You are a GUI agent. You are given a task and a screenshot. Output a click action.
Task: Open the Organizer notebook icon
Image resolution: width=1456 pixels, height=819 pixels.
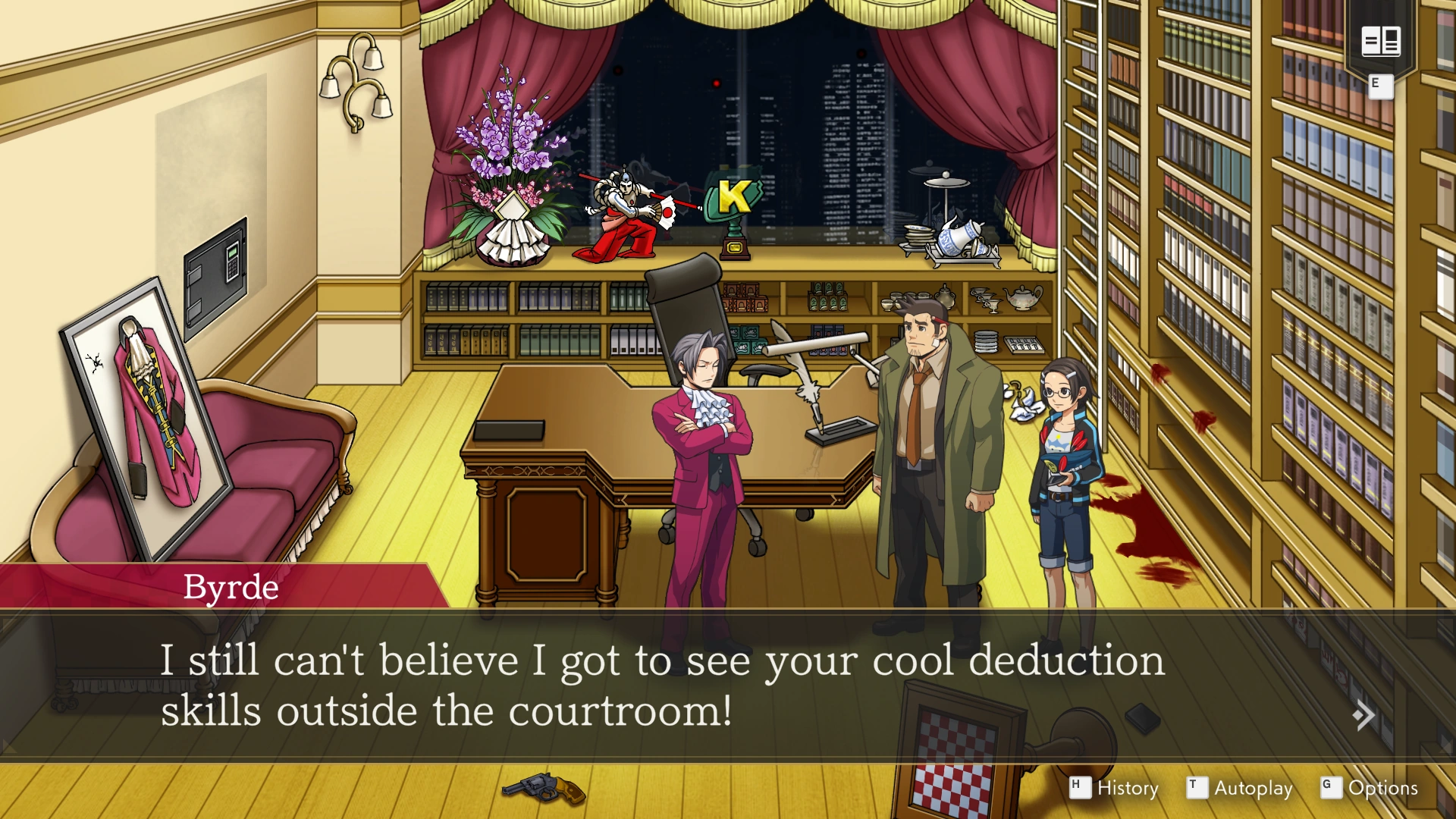pos(1380,42)
